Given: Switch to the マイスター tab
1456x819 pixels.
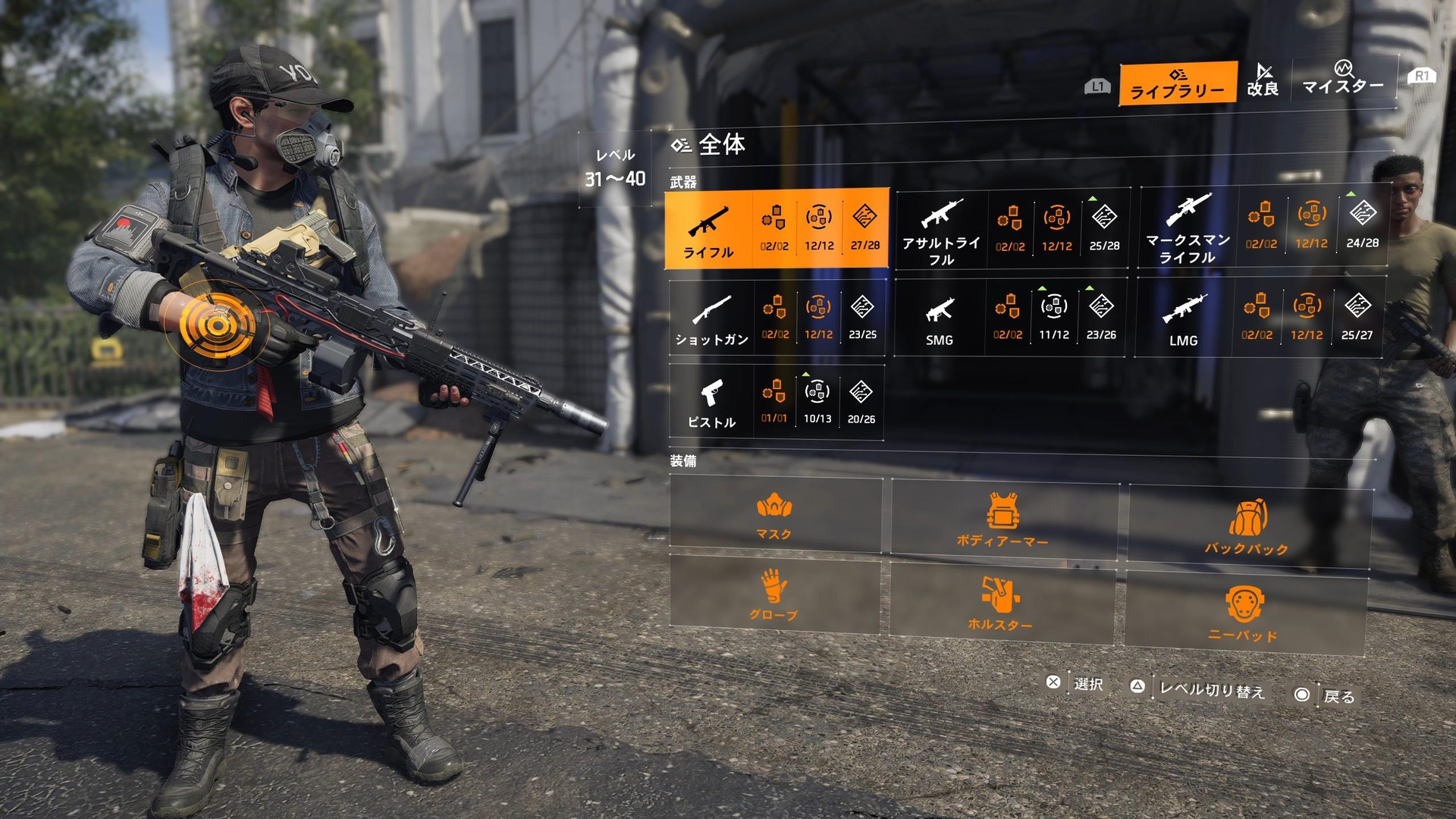Looking at the screenshot, I should pos(1343,79).
